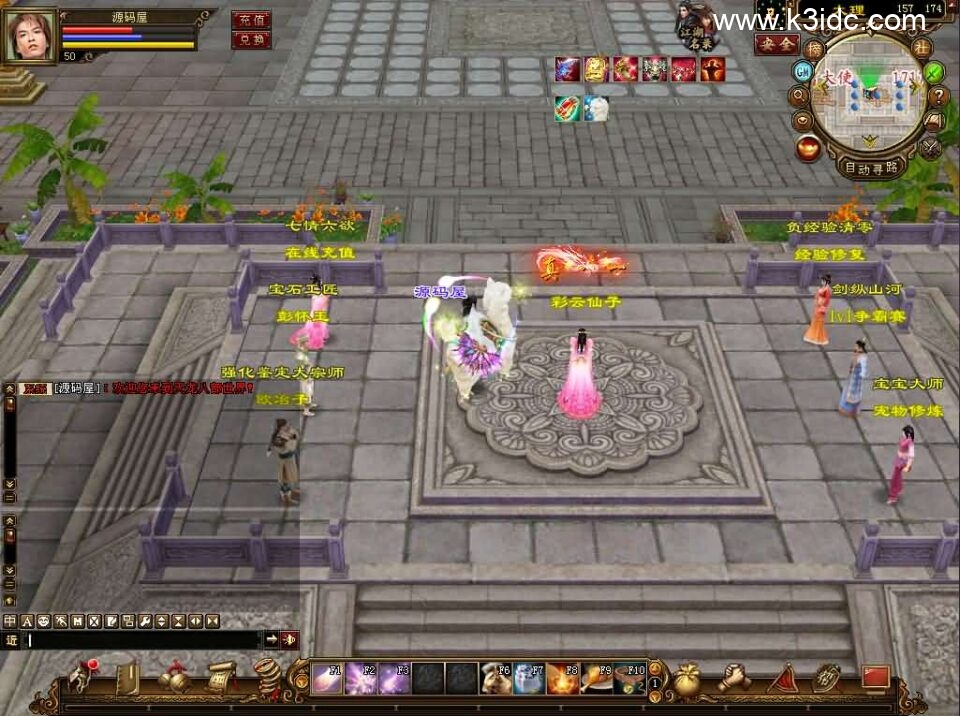This screenshot has width=960, height=716.
Task: Use the F10 hotbar item
Action: [x=631, y=679]
